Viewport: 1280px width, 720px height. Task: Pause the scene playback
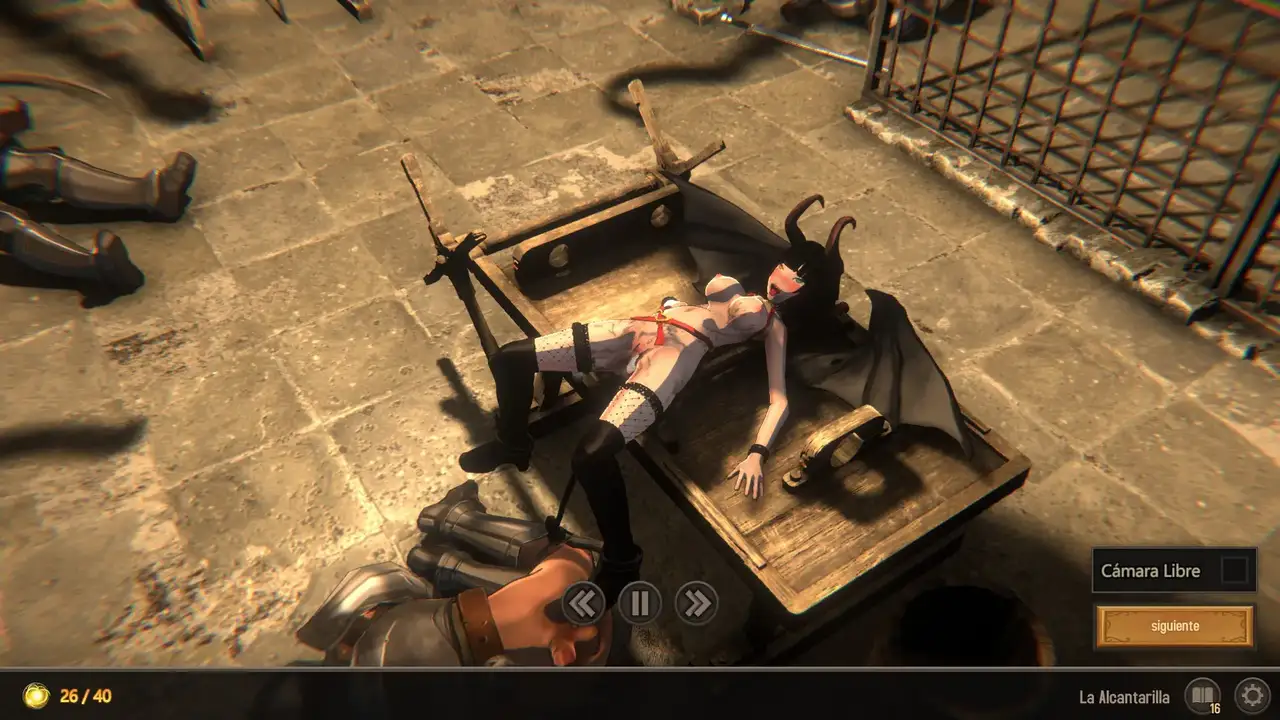(640, 603)
